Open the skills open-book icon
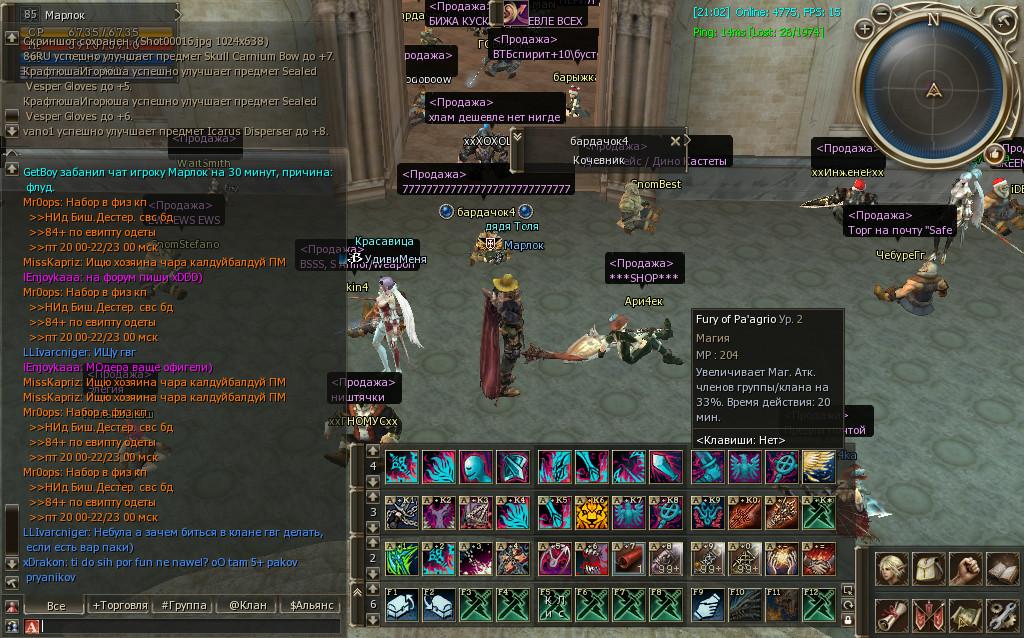Viewport: 1024px width, 638px height. 1000,569
